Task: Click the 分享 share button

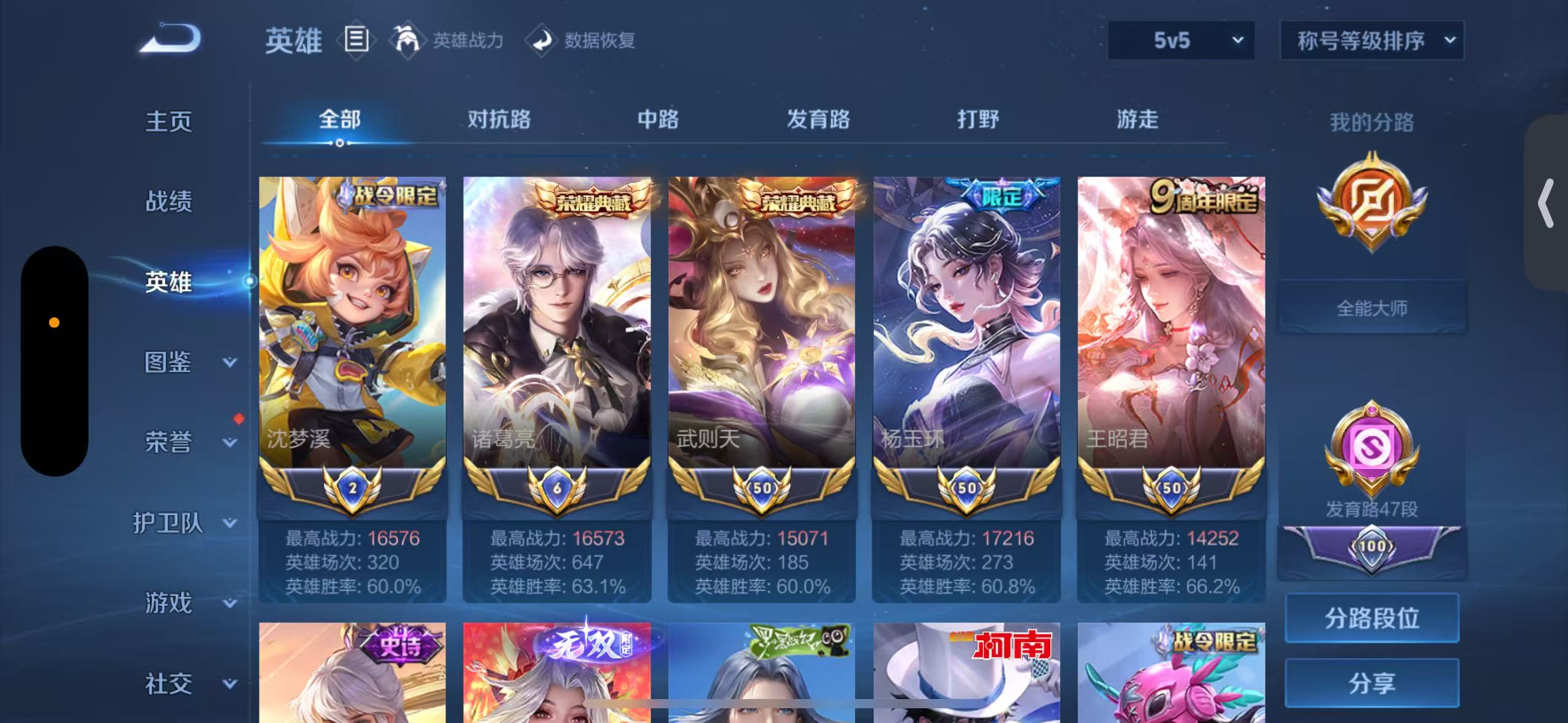Action: tap(1372, 682)
